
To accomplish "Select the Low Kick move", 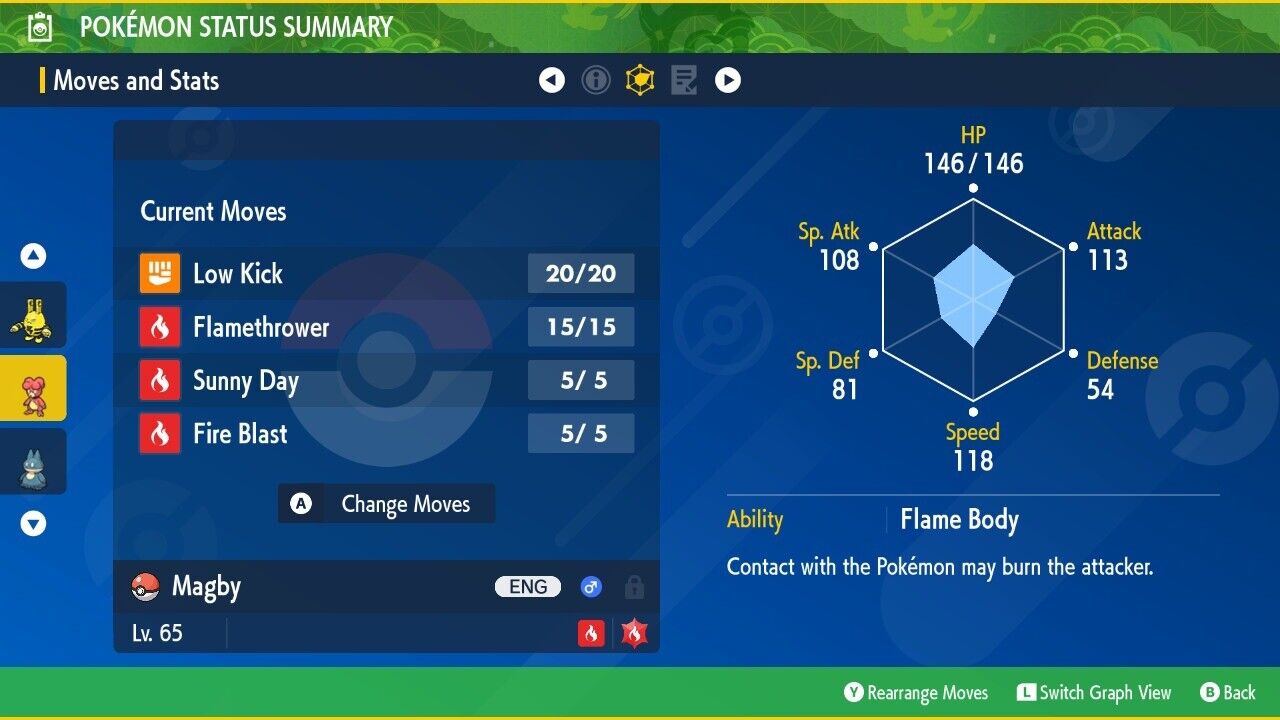I will [386, 273].
